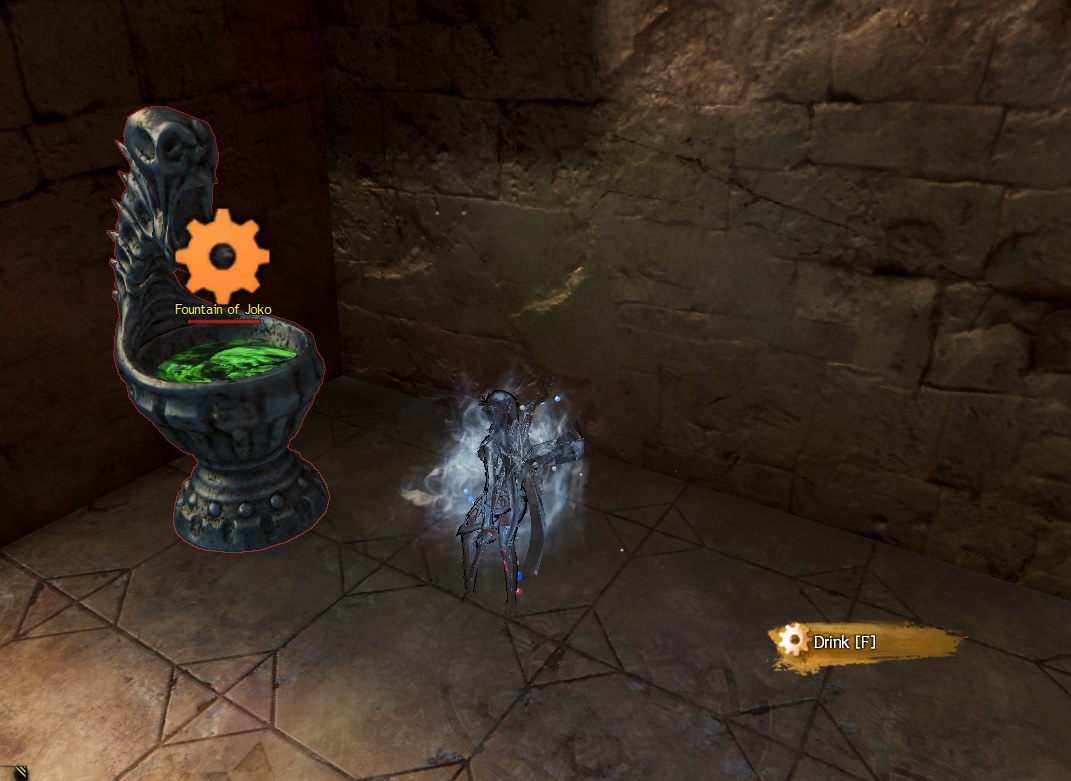Click the Drink interaction prompt
This screenshot has height=781, width=1071.
coord(844,642)
